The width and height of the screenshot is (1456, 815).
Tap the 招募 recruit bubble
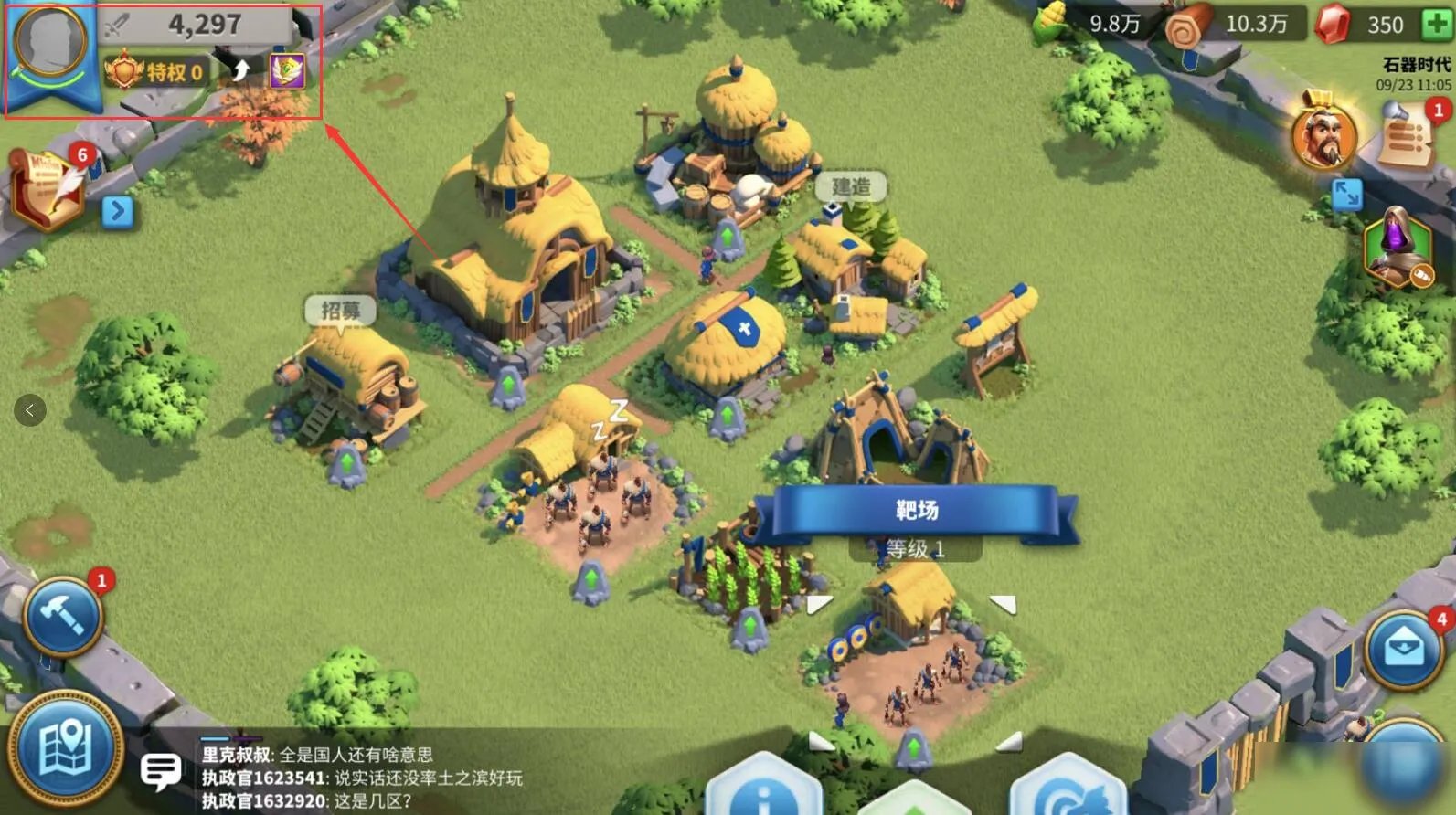point(340,312)
